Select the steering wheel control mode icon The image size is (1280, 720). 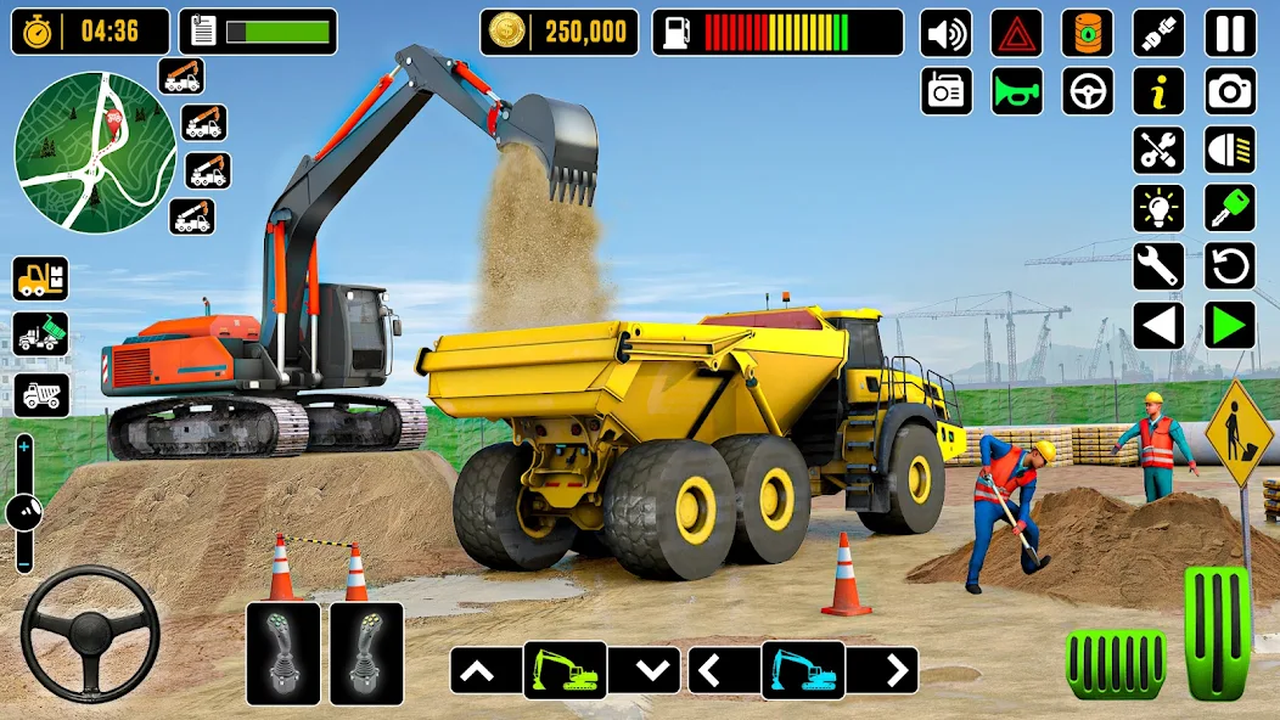pyautogui.click(x=1087, y=92)
